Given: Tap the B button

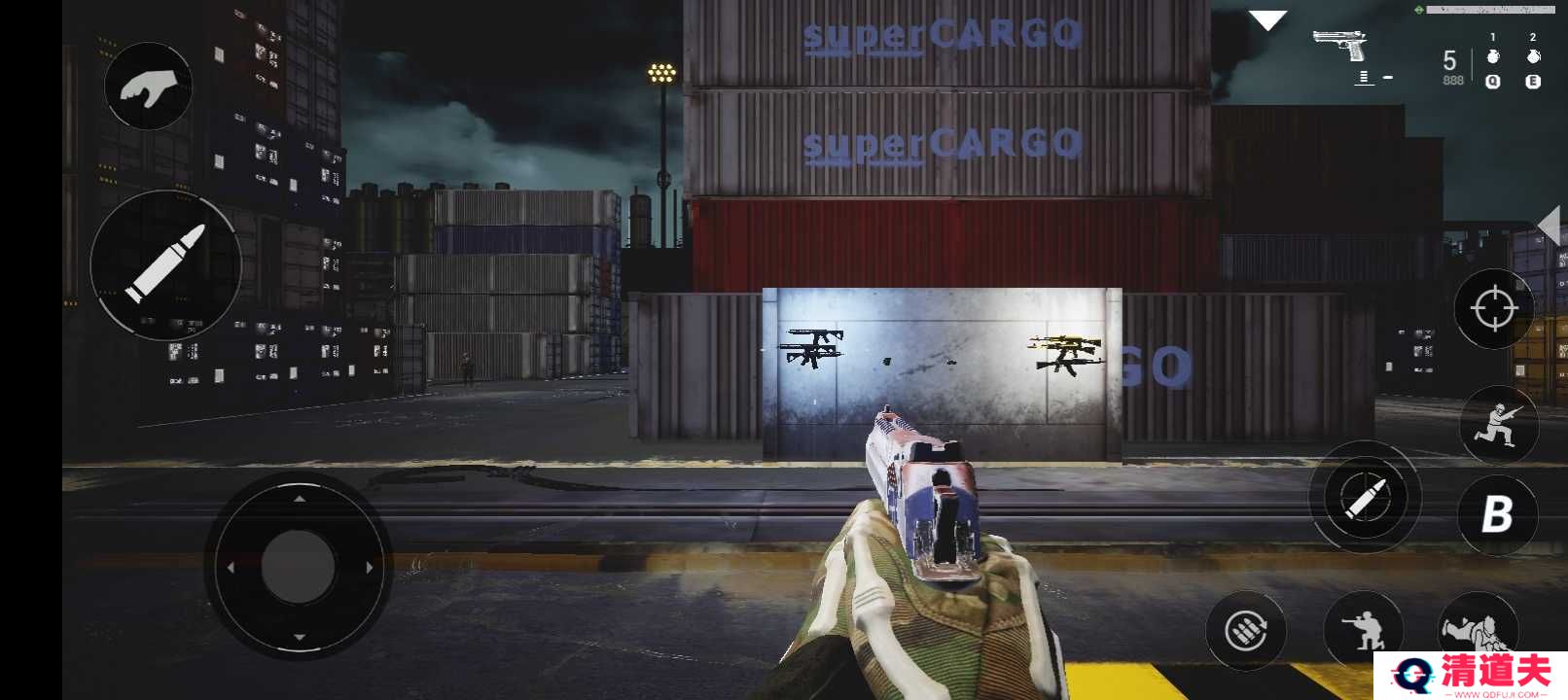Looking at the screenshot, I should point(1497,514).
